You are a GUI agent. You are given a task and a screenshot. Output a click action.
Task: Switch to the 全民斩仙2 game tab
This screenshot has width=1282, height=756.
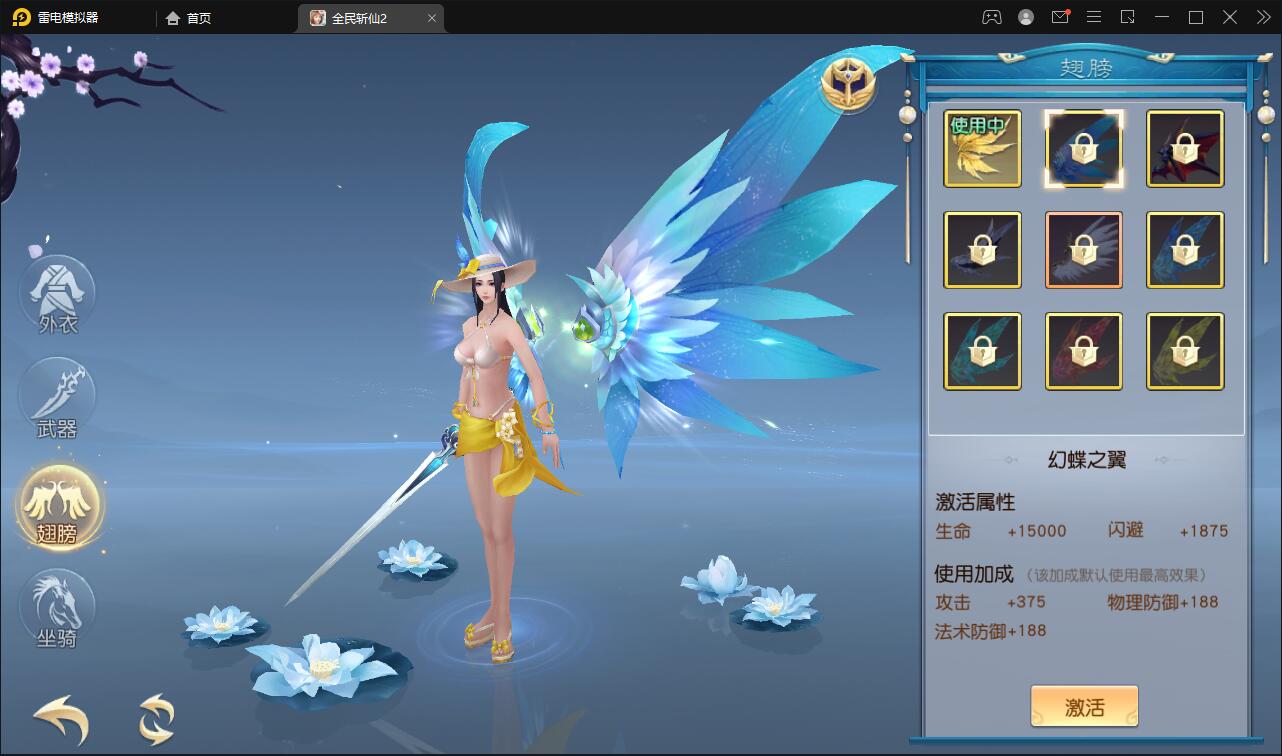tap(360, 17)
